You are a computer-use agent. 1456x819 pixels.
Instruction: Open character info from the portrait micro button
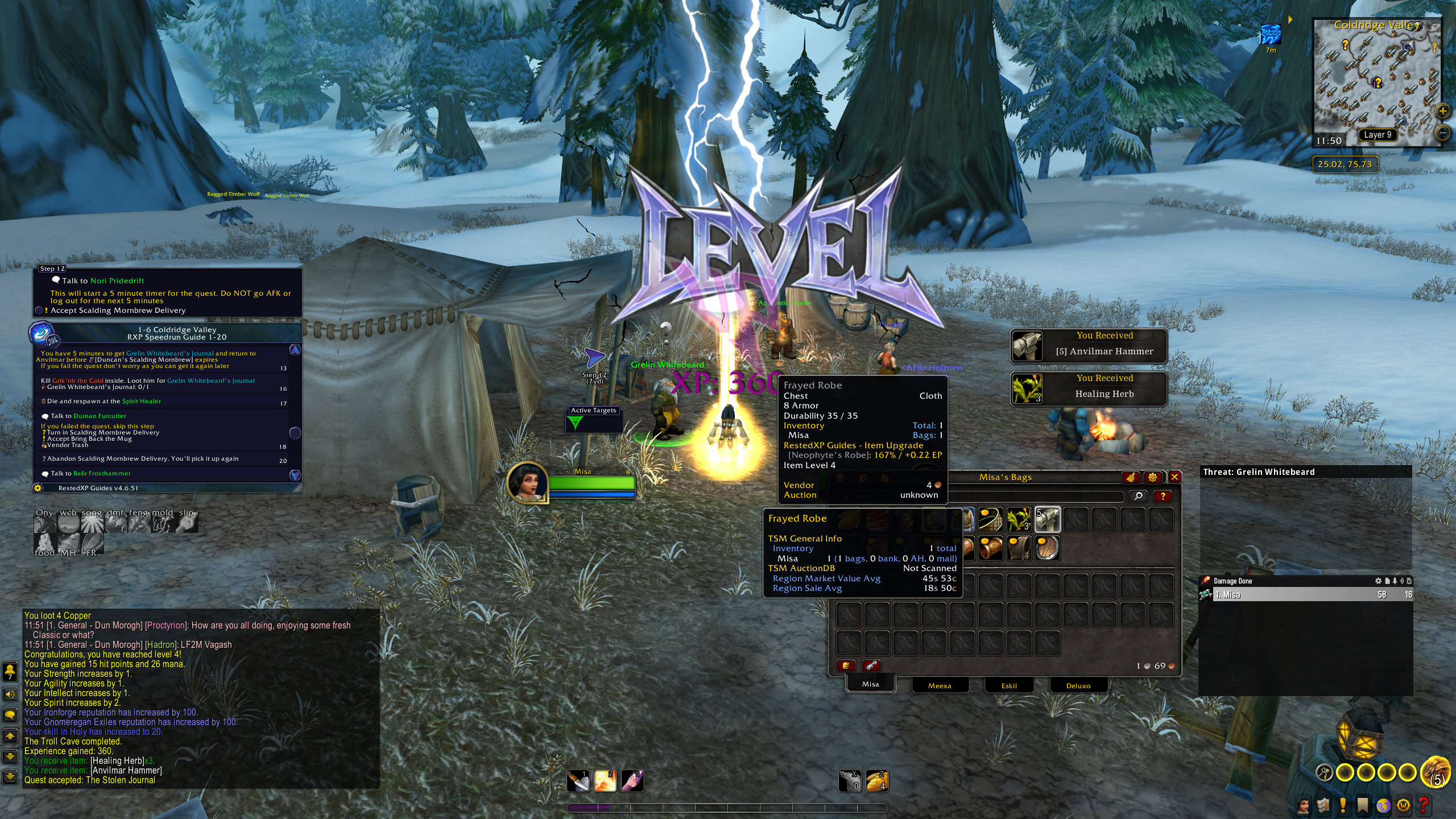pos(1303,805)
